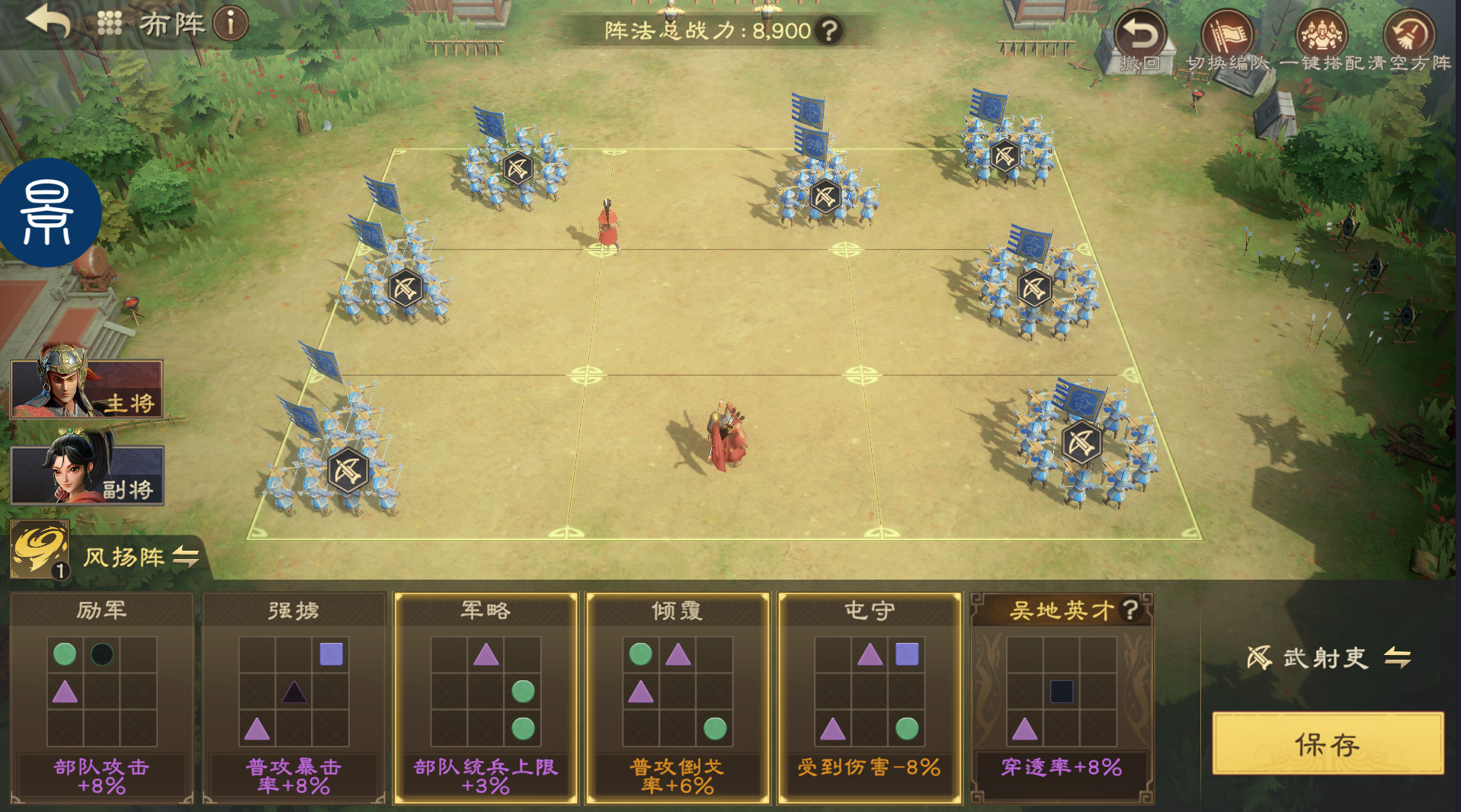The image size is (1461, 812).
Task: Click the back arrow button
Action: pos(47,21)
